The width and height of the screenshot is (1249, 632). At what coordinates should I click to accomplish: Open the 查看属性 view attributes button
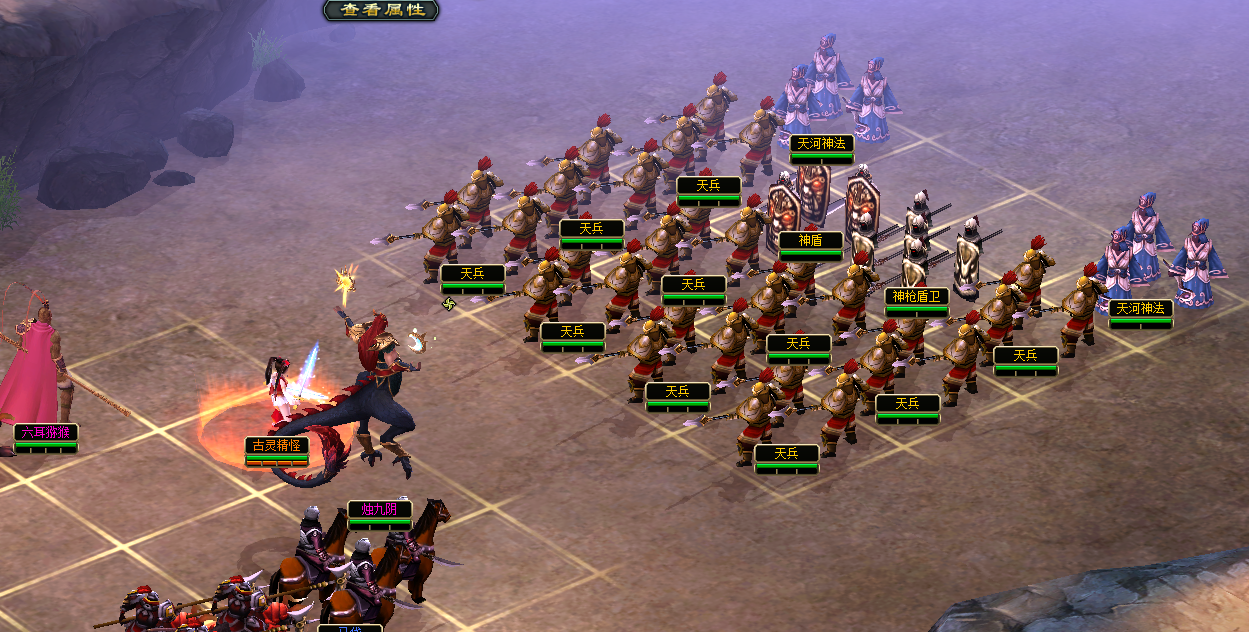[382, 10]
